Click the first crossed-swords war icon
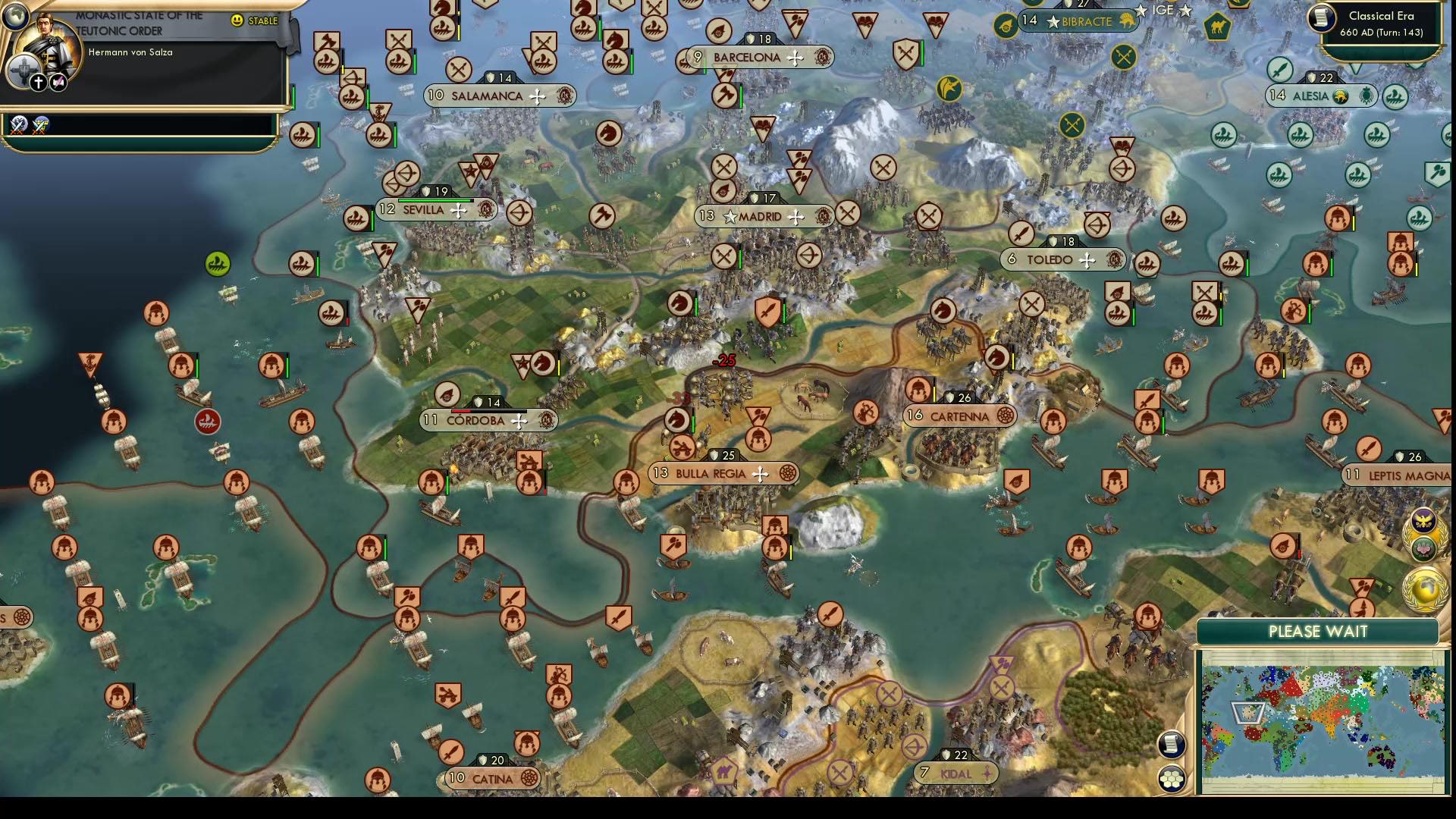 [x=17, y=127]
